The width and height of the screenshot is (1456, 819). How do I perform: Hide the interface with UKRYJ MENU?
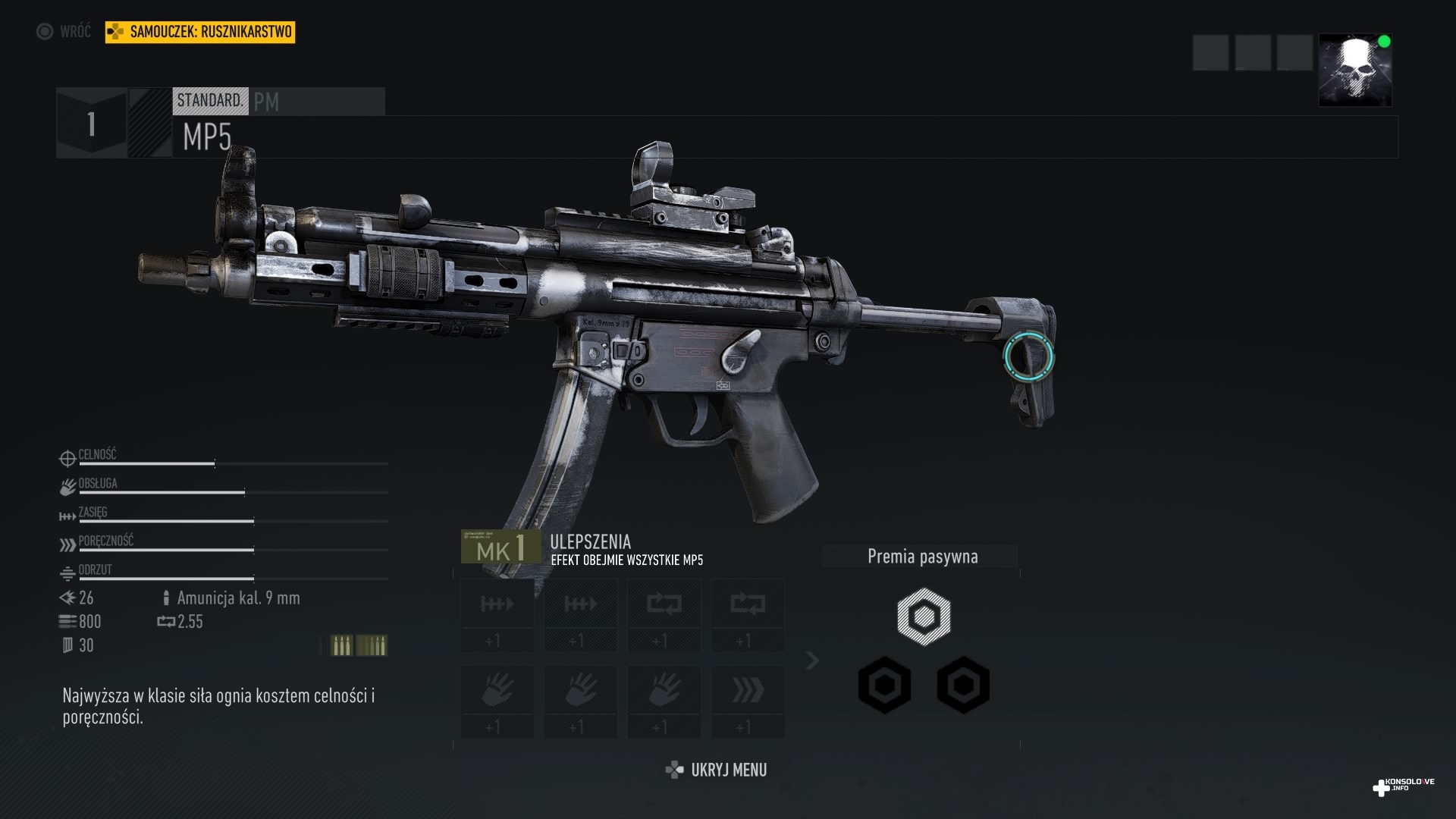[717, 770]
